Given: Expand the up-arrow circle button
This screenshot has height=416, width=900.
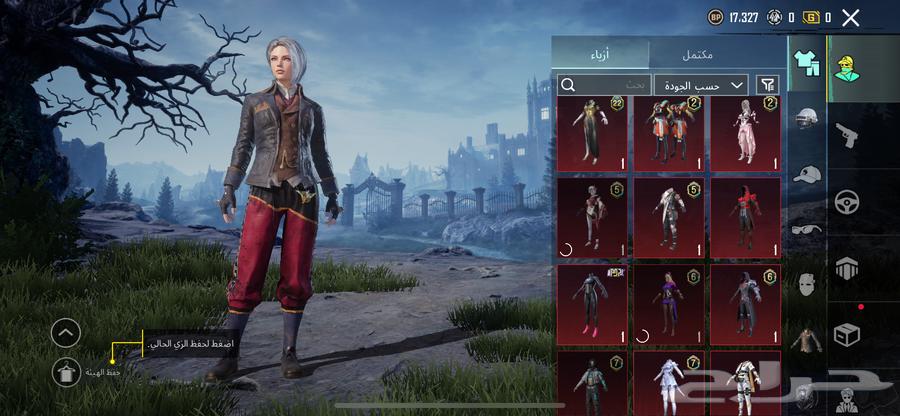Looking at the screenshot, I should (x=66, y=332).
